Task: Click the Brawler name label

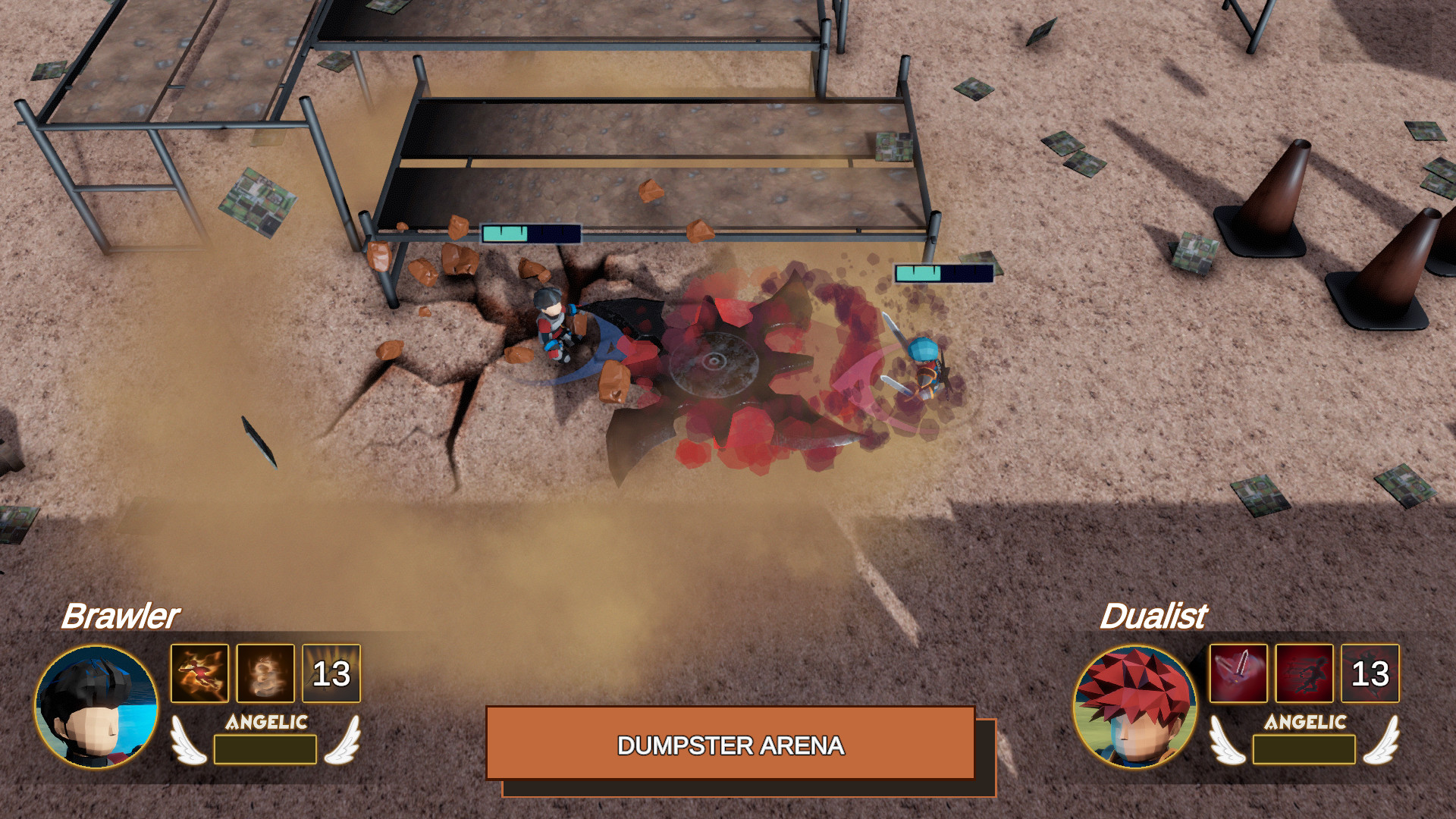Action: coord(121,617)
